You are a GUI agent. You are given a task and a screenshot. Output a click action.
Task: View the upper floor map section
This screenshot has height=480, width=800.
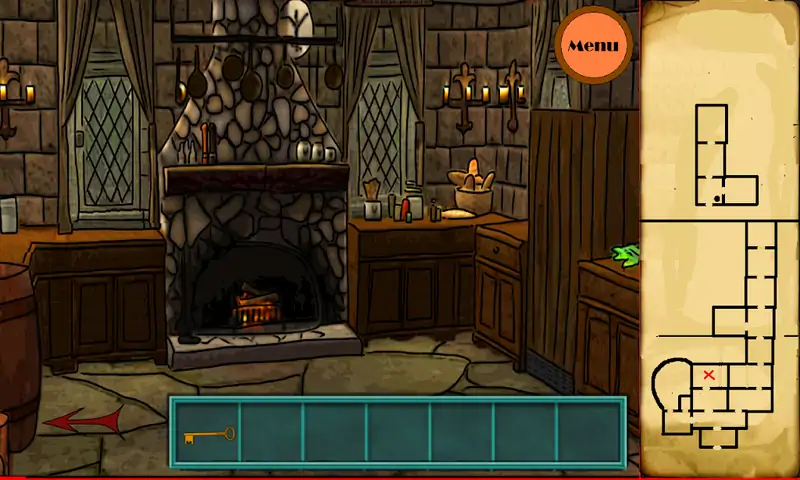tap(721, 157)
